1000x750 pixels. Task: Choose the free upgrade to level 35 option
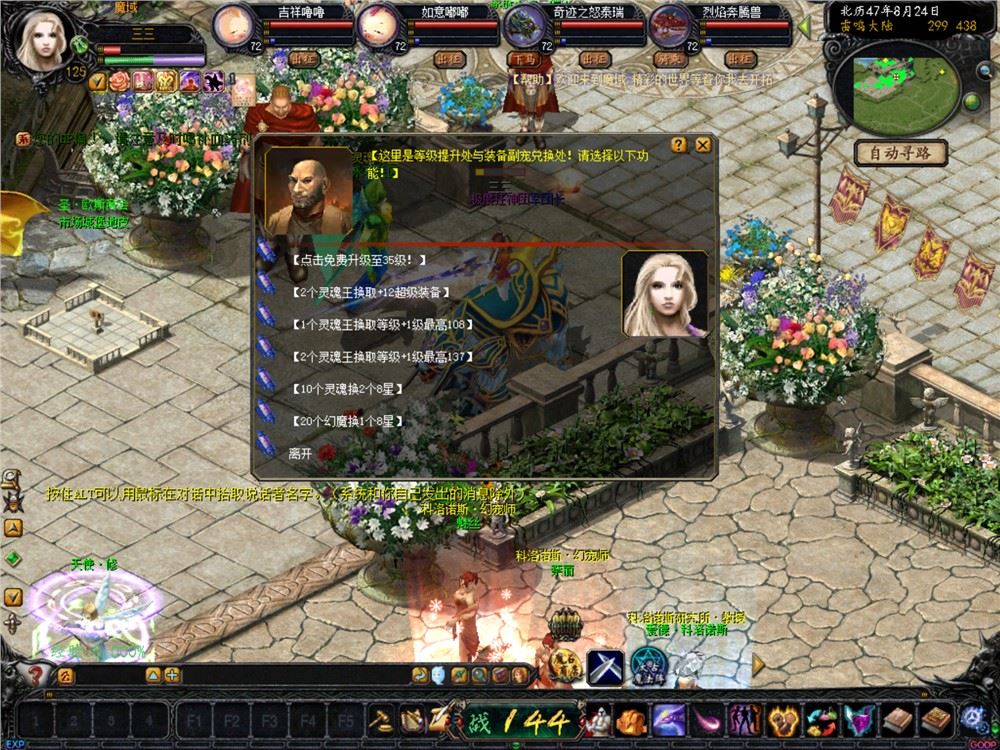358,260
